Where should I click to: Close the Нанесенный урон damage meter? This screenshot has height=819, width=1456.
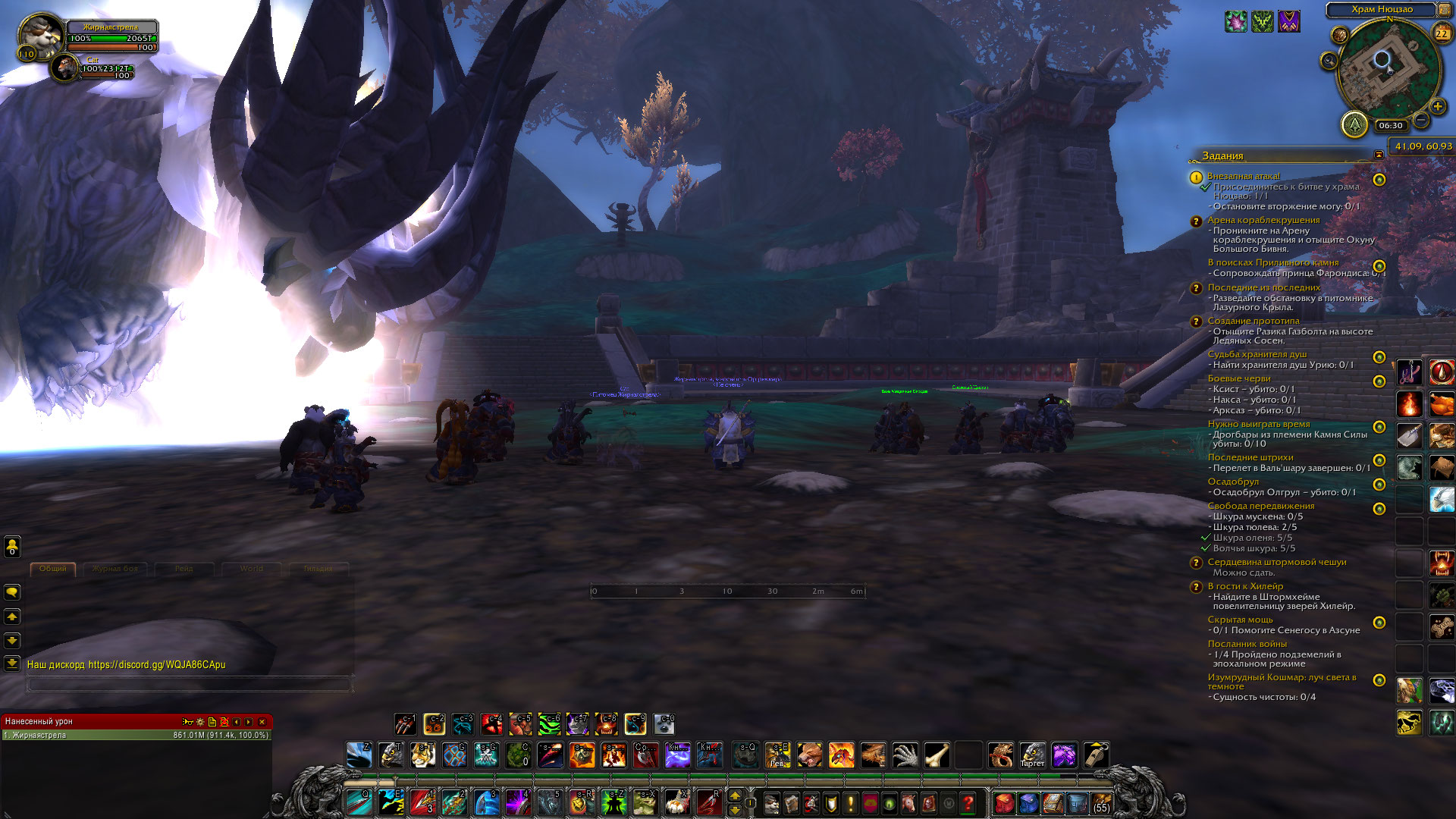pos(262,722)
